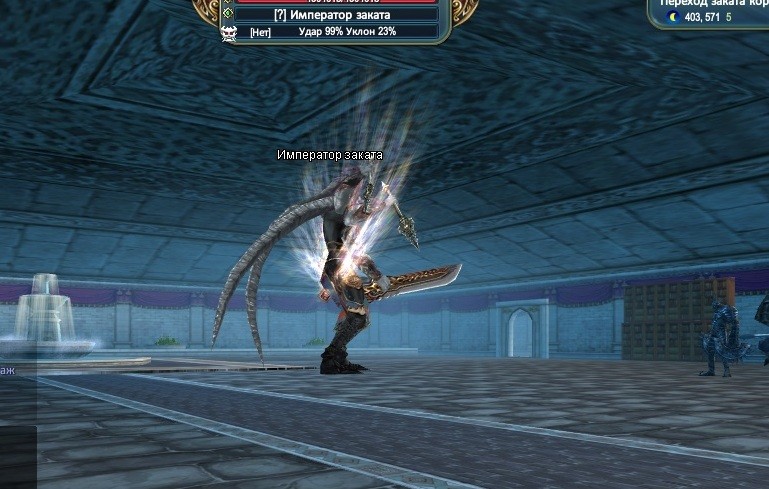
Task: Click the crescent moon icon by coordinates
Action: 674,17
